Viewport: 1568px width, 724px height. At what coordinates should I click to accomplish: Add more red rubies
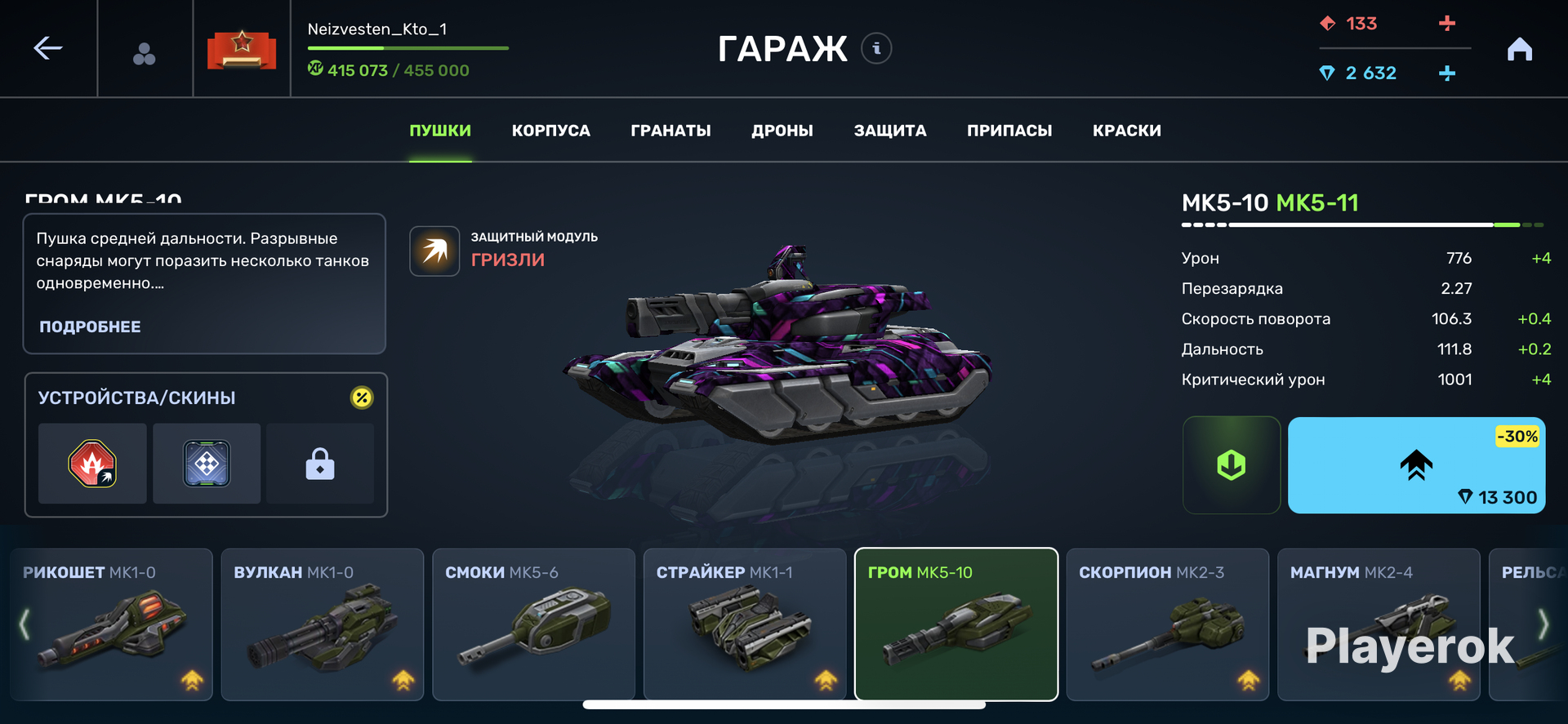[1446, 24]
